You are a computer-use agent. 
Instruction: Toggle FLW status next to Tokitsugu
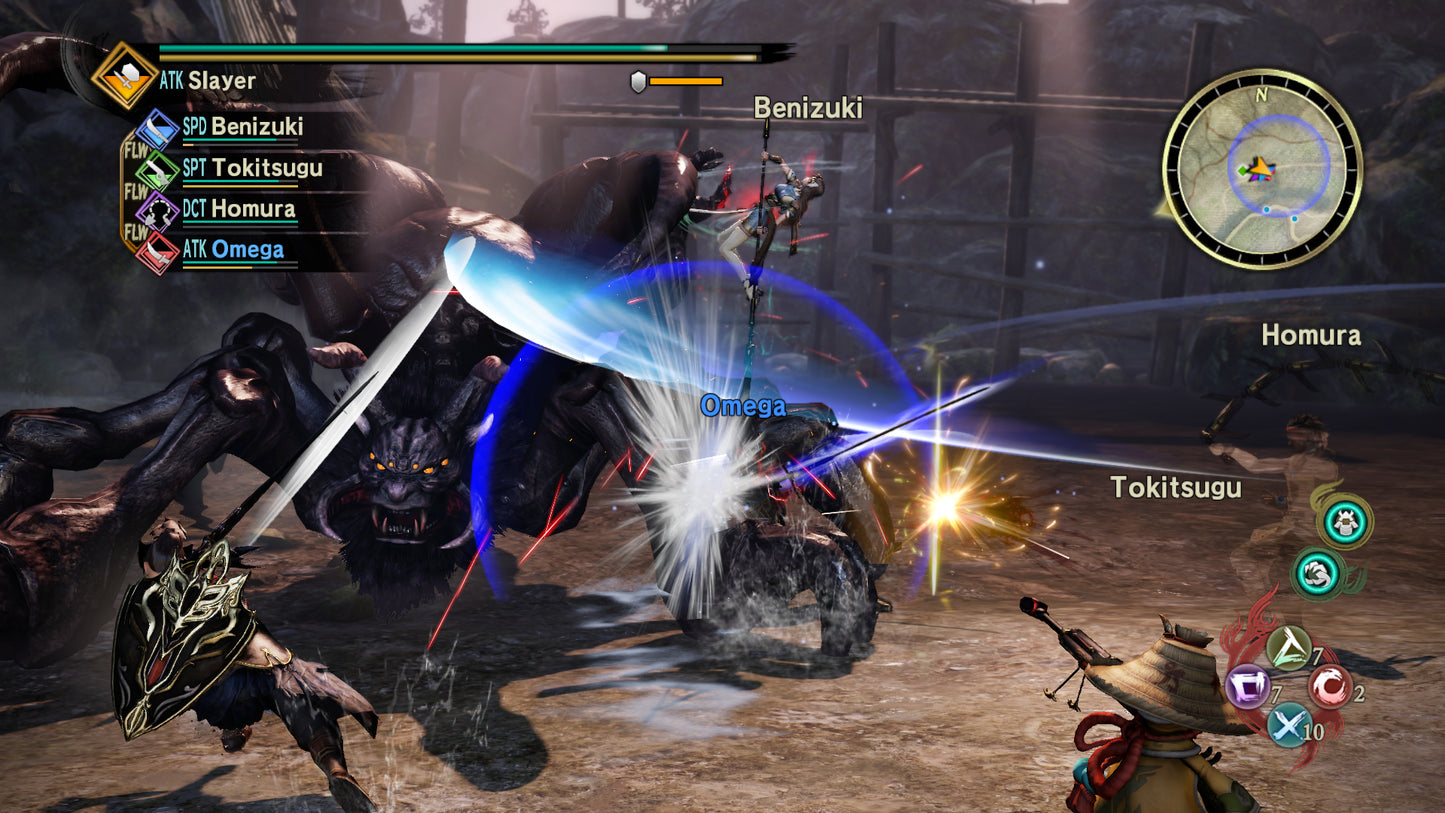[136, 190]
